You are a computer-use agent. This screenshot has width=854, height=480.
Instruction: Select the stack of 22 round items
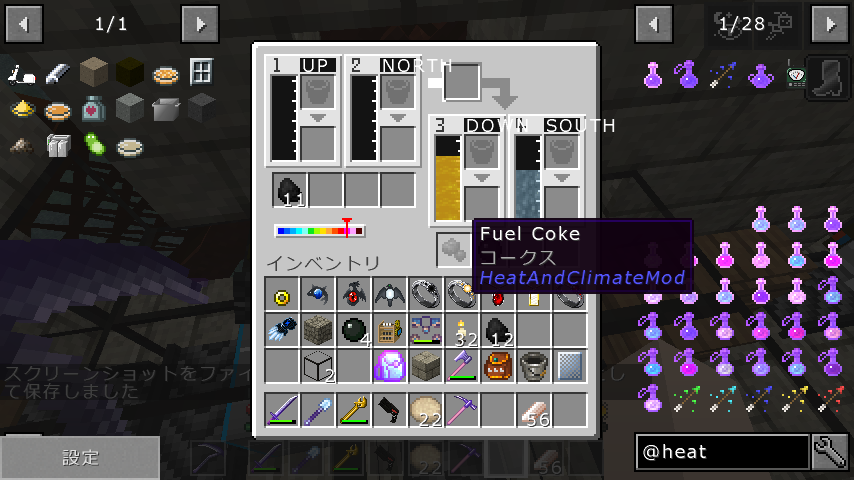coord(426,410)
